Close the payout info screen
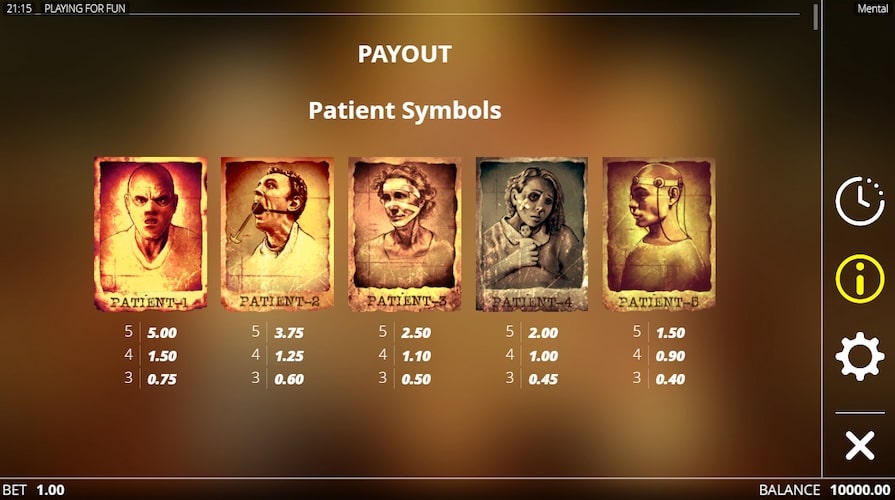The width and height of the screenshot is (895, 500). [x=859, y=445]
